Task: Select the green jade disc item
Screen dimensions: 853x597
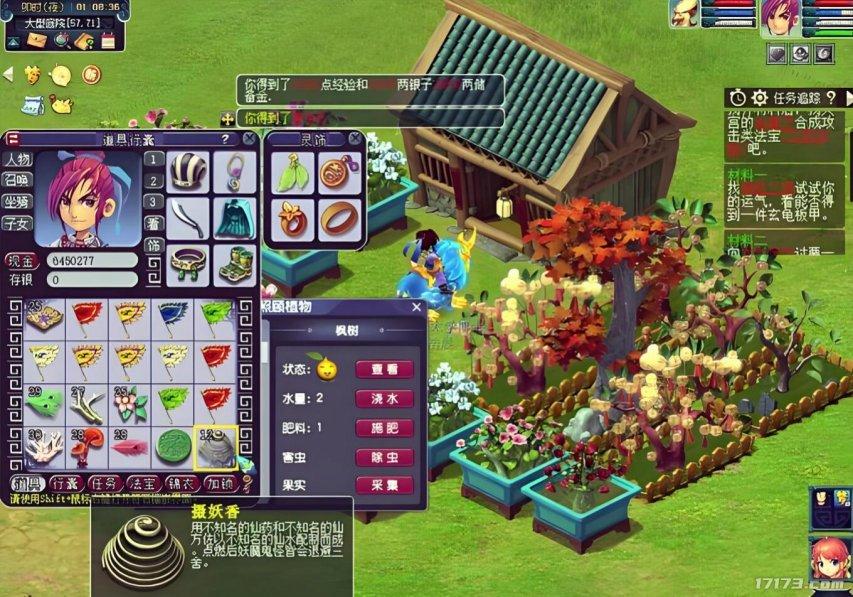Action: point(172,447)
